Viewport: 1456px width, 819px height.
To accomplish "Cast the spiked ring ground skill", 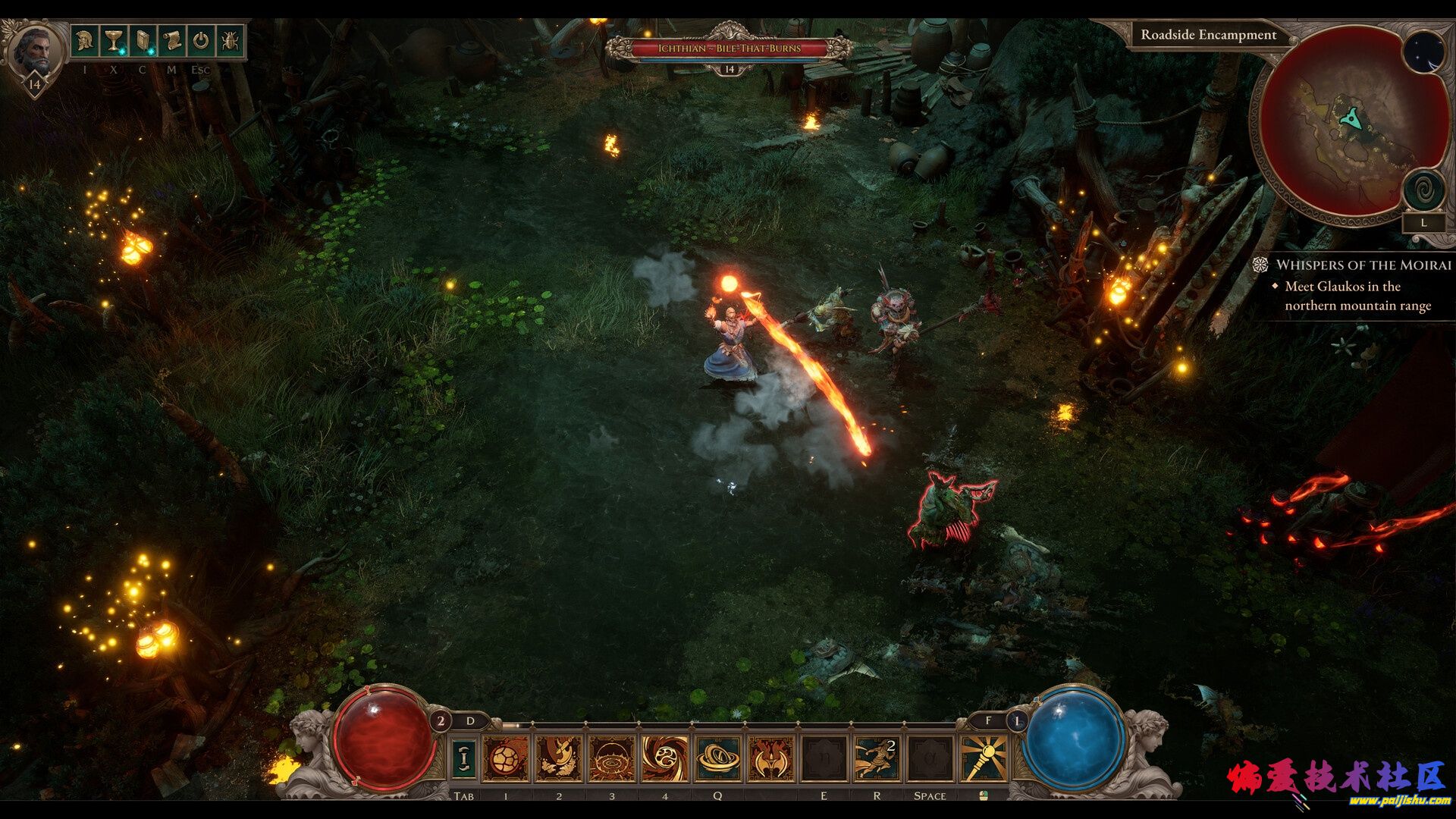I will coord(611,758).
